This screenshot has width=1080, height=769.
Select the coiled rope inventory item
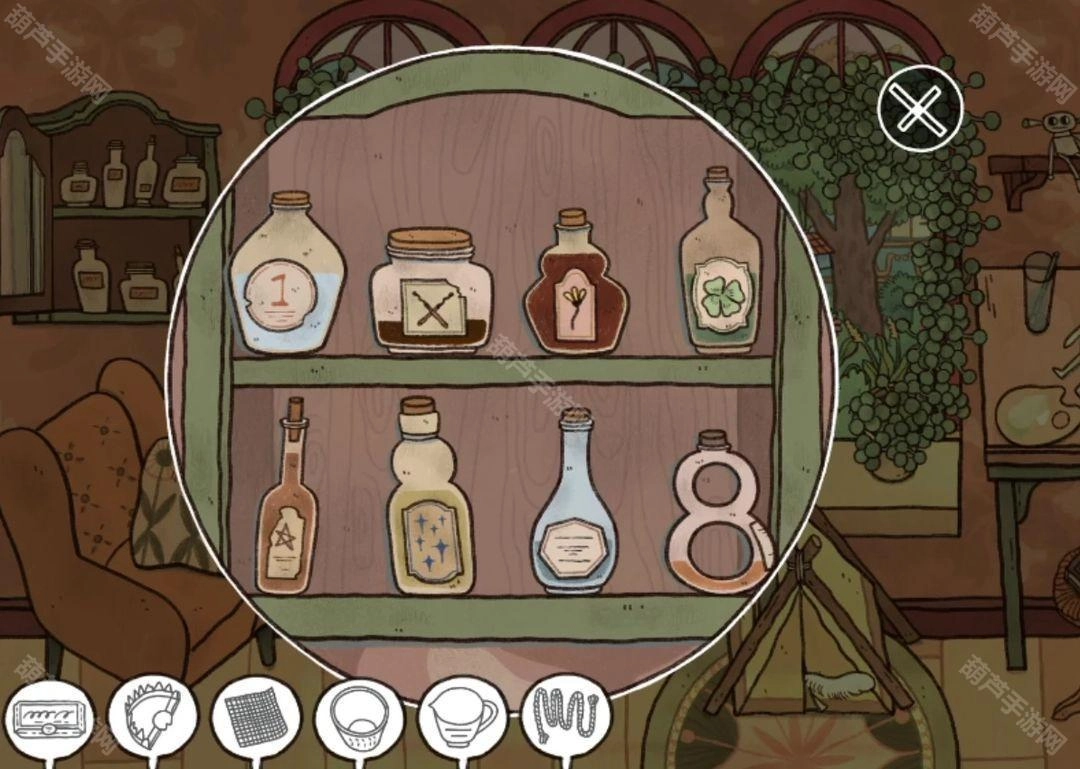pyautogui.click(x=565, y=716)
